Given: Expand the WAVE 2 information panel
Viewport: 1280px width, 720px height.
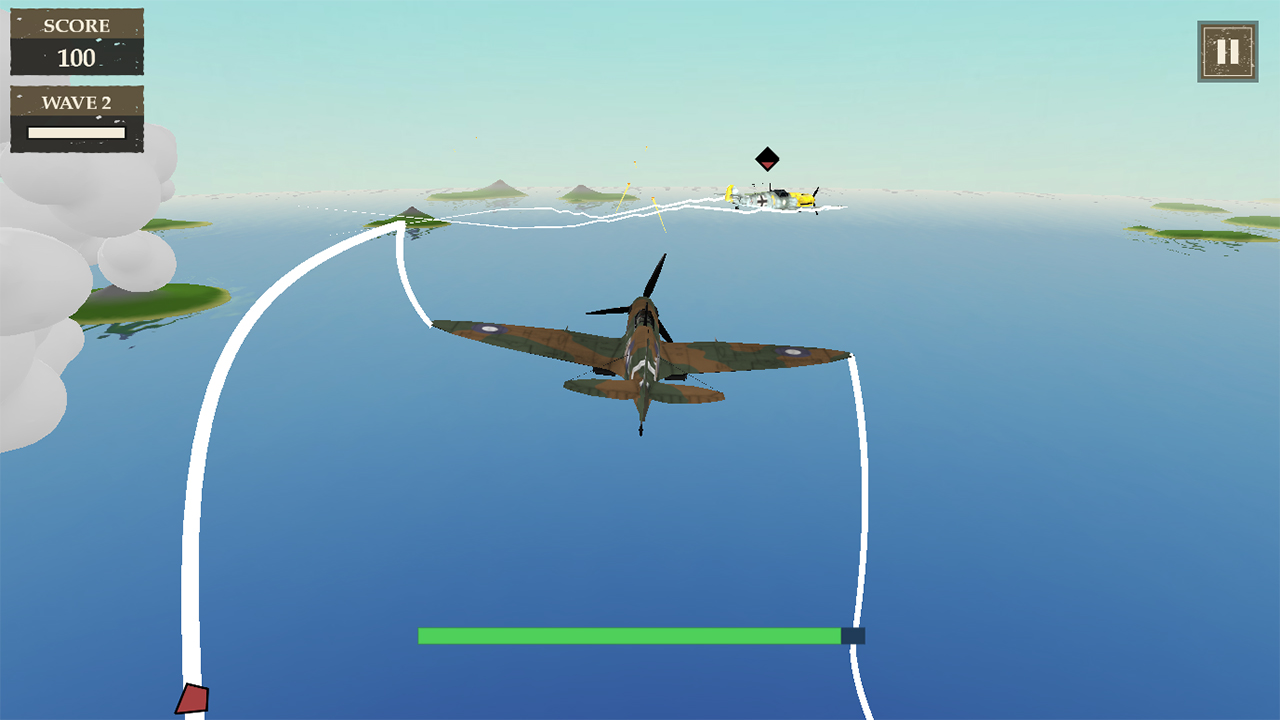Looking at the screenshot, I should pos(76,118).
